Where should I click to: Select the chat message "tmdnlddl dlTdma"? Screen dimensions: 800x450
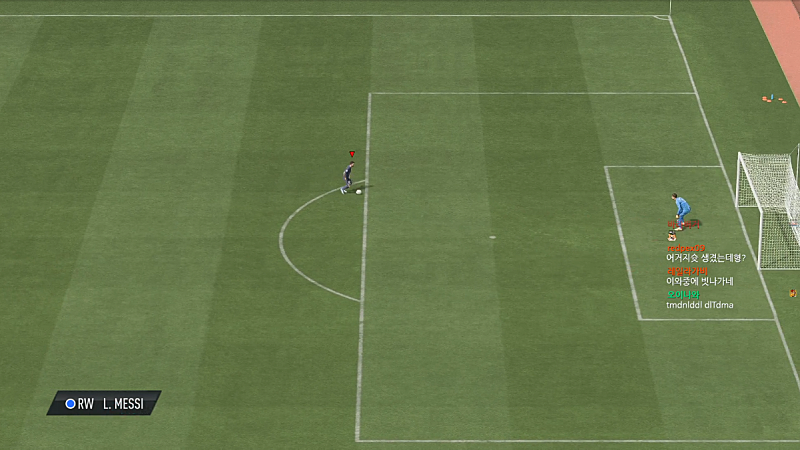coord(699,305)
